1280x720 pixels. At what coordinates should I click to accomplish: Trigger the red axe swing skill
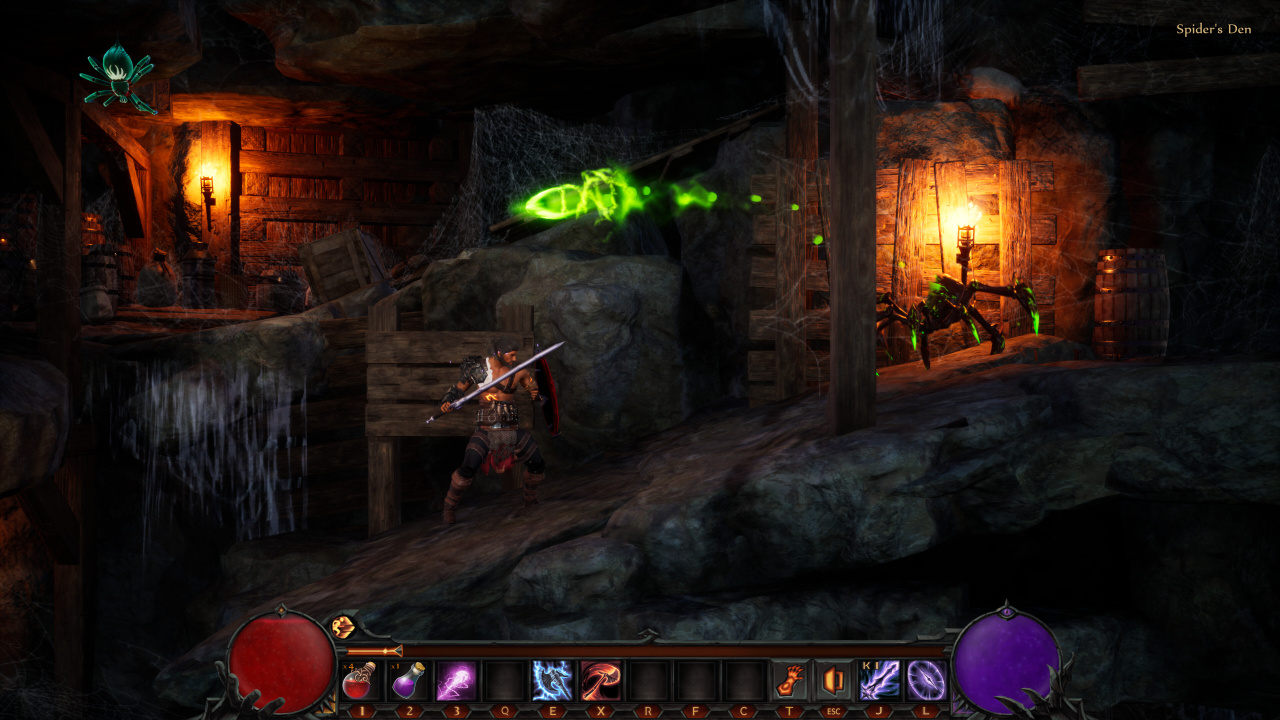(x=600, y=681)
